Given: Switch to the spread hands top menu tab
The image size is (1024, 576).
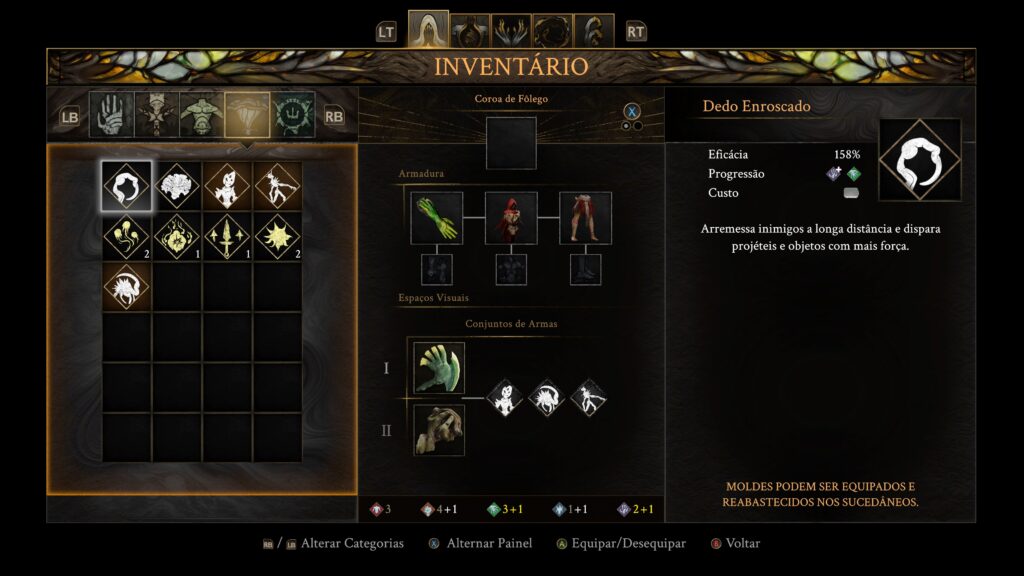Looking at the screenshot, I should 511,31.
